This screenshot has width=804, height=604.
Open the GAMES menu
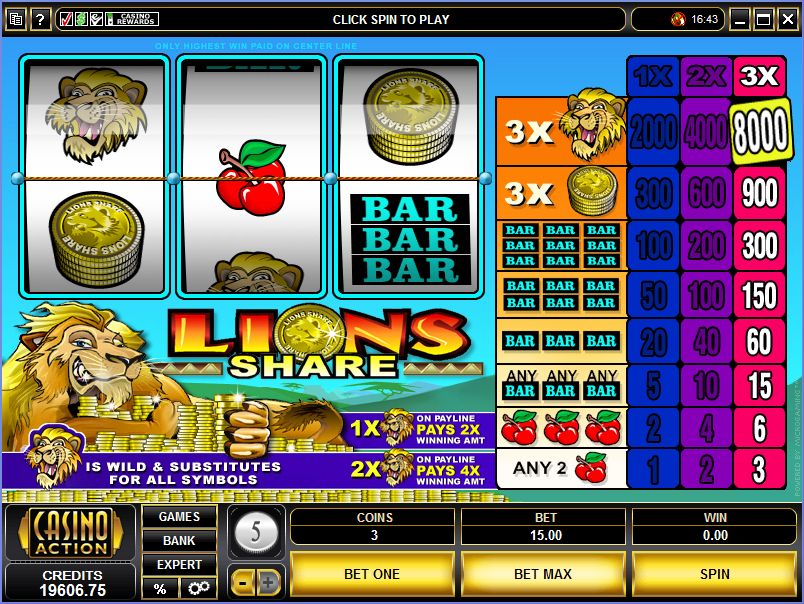click(x=179, y=517)
